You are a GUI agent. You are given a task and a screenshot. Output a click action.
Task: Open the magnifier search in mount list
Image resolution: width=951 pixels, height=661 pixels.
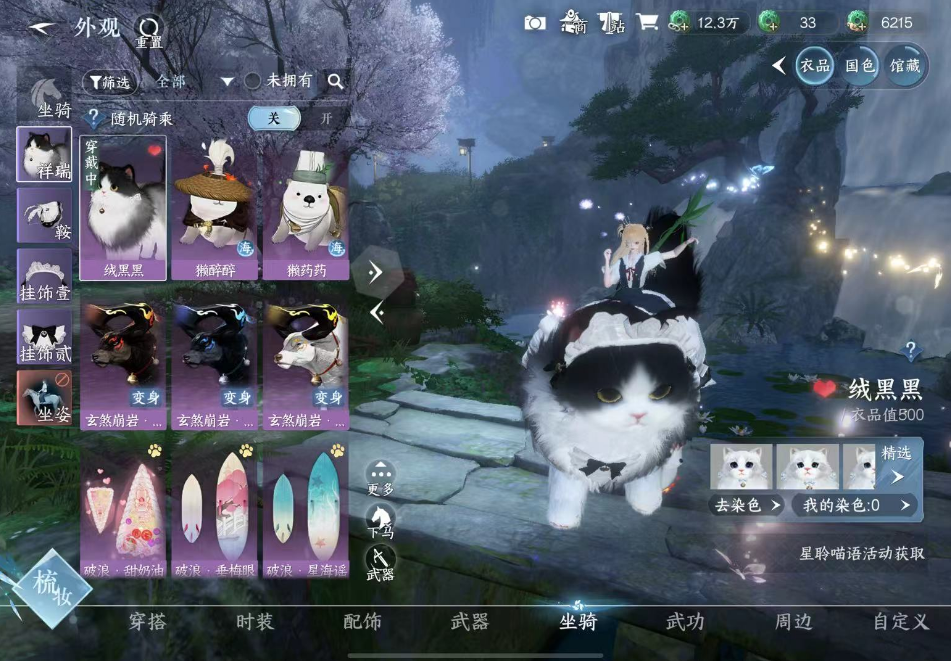335,81
